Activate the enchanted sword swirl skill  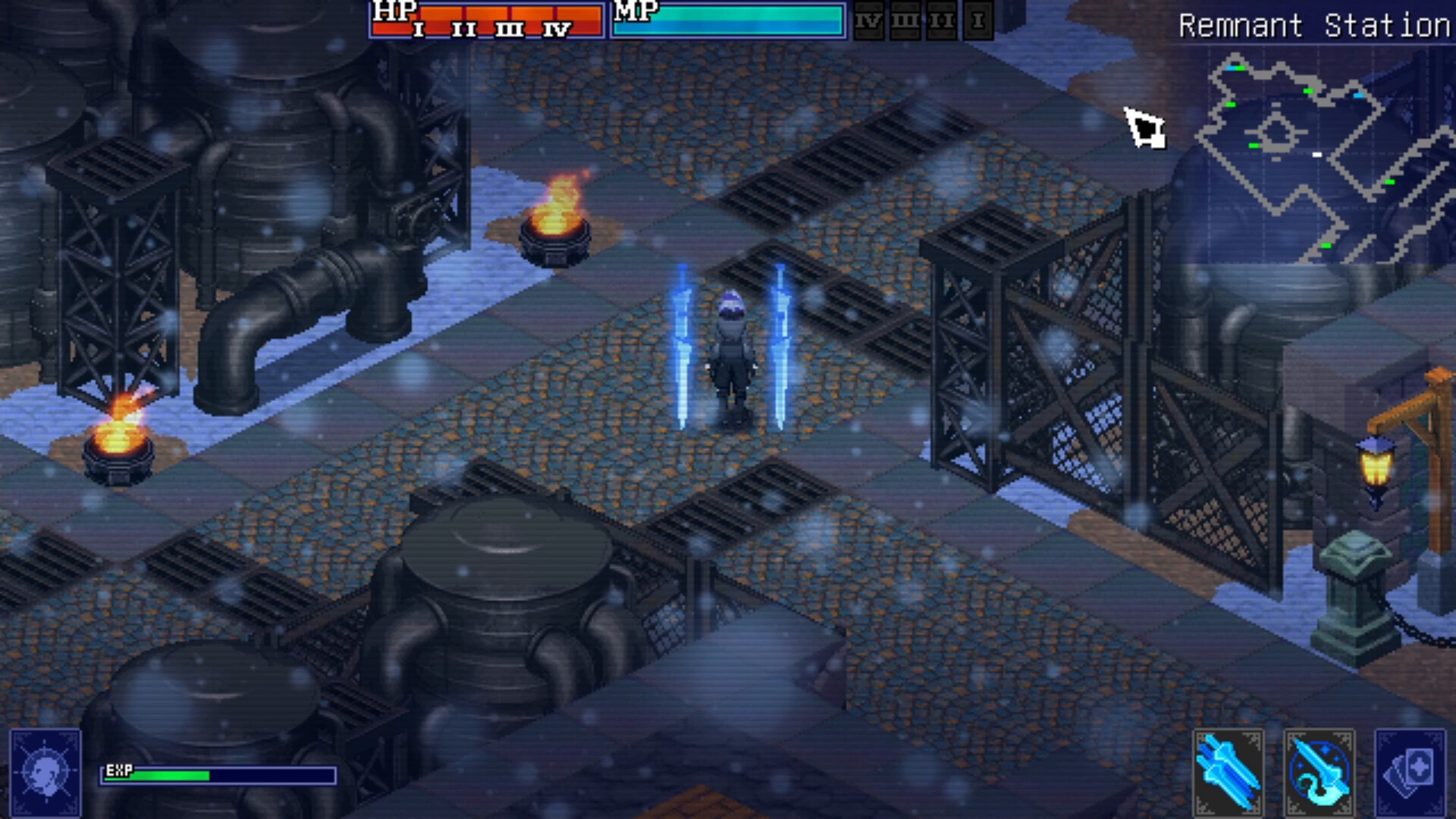pyautogui.click(x=1319, y=771)
